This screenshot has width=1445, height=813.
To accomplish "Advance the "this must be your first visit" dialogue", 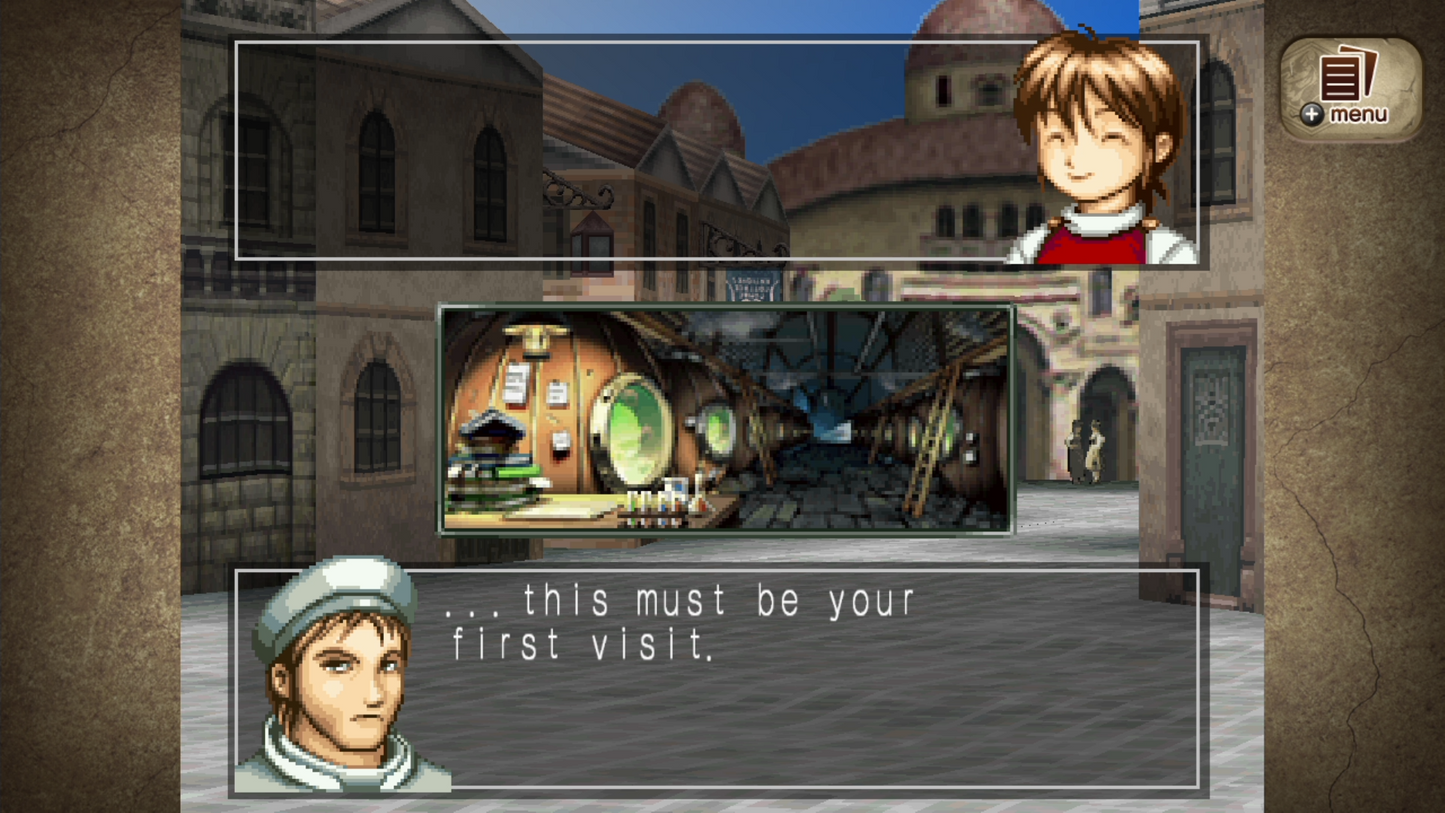I will [716, 678].
